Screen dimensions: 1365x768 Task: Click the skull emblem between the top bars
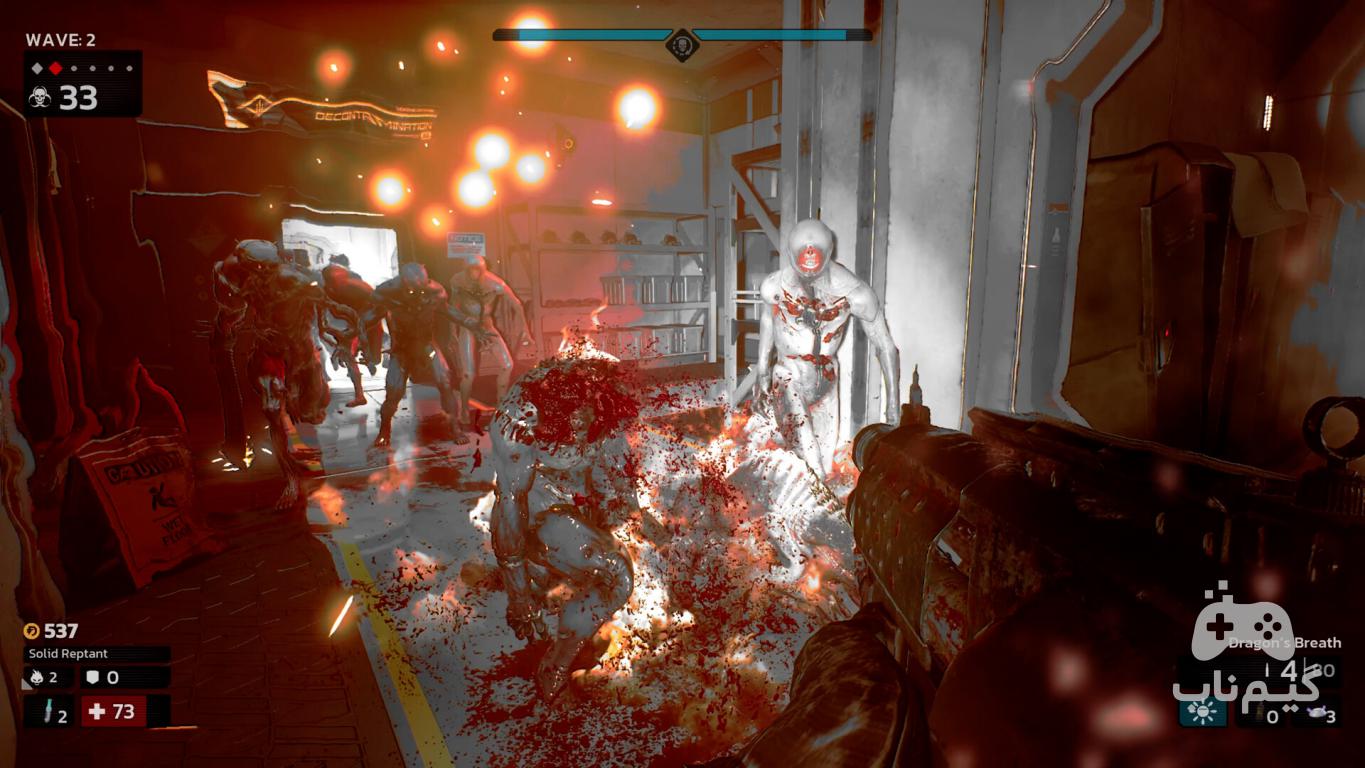pos(682,44)
